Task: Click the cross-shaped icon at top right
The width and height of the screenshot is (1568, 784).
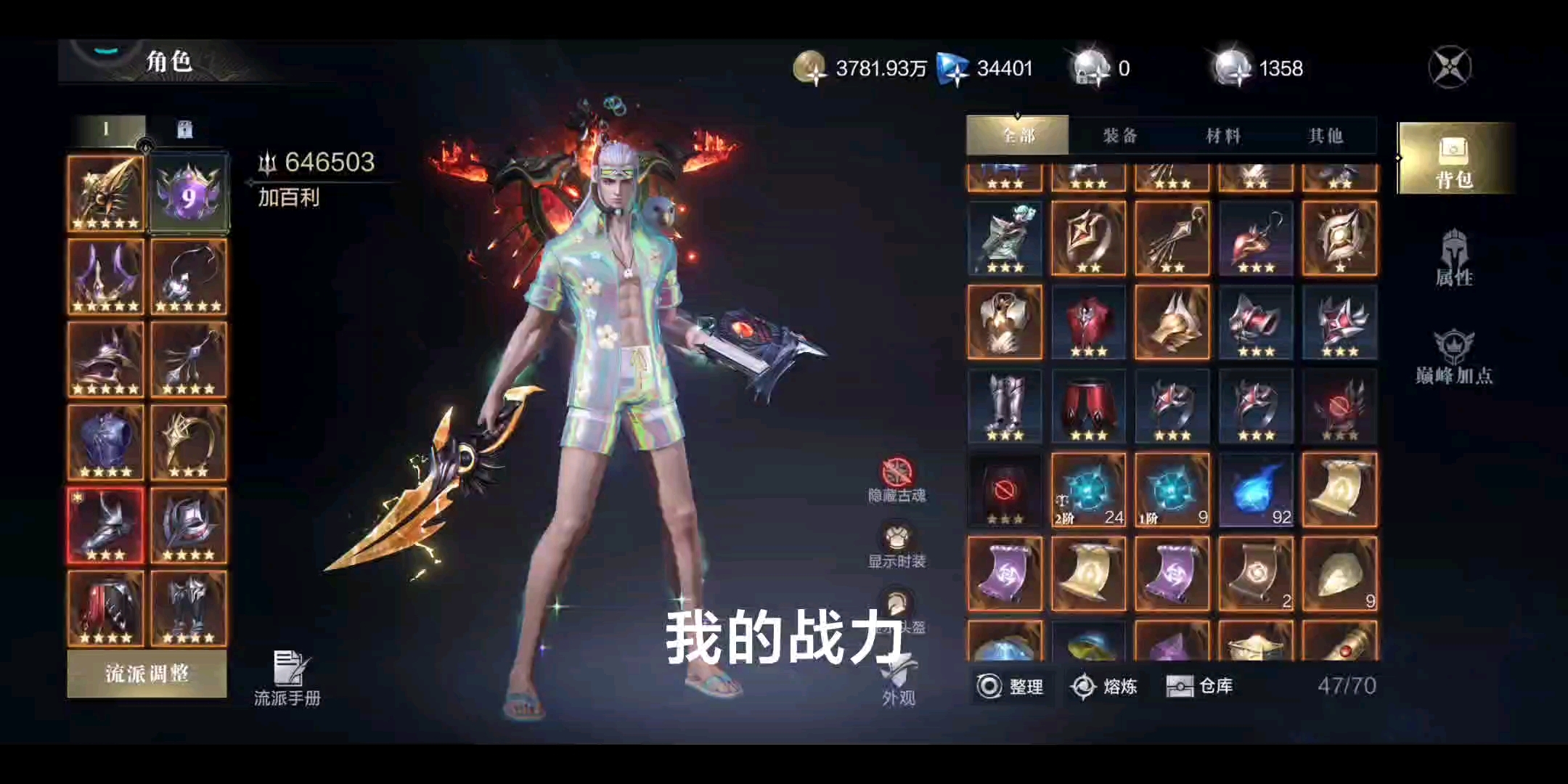Action: [x=1450, y=67]
